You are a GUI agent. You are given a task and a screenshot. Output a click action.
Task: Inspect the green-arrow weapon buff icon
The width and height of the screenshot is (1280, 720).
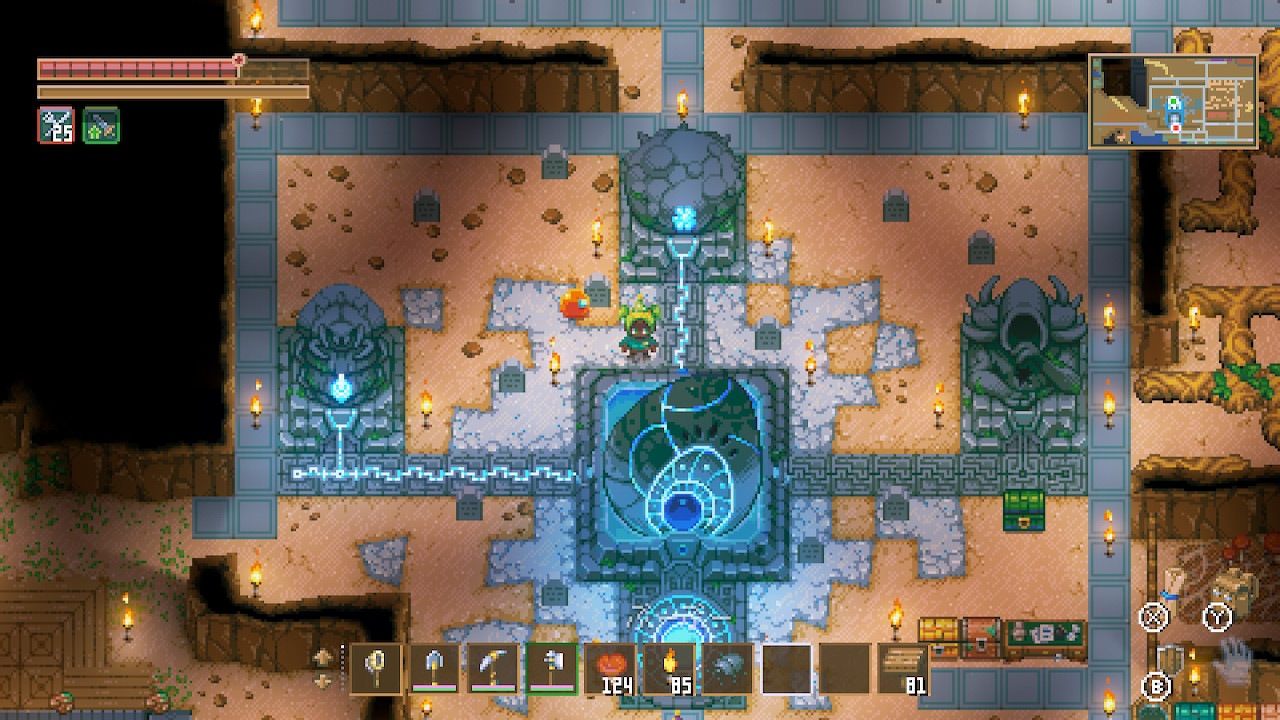(101, 125)
